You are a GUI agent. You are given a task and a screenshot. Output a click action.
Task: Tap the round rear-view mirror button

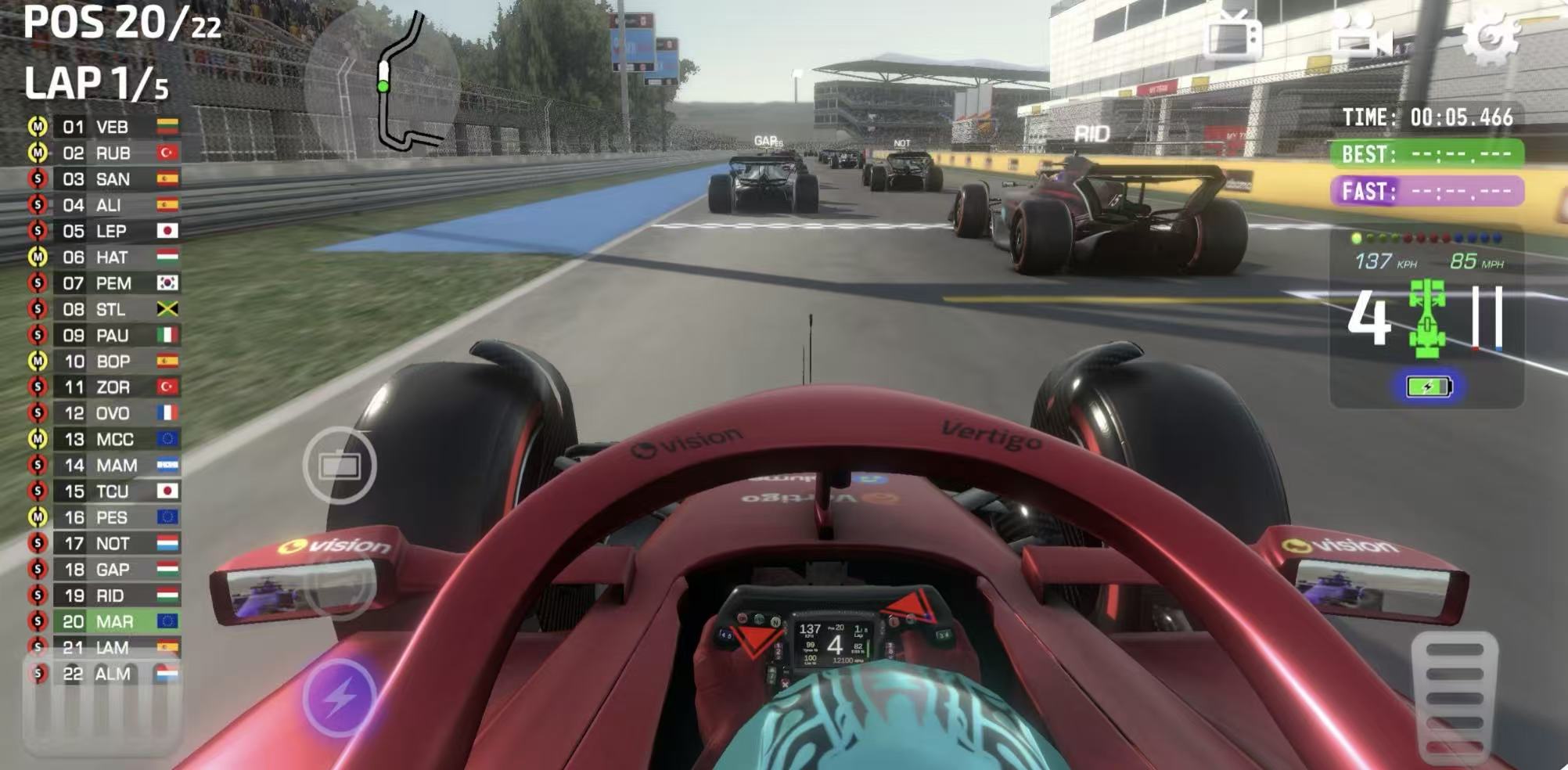pyautogui.click(x=339, y=466)
